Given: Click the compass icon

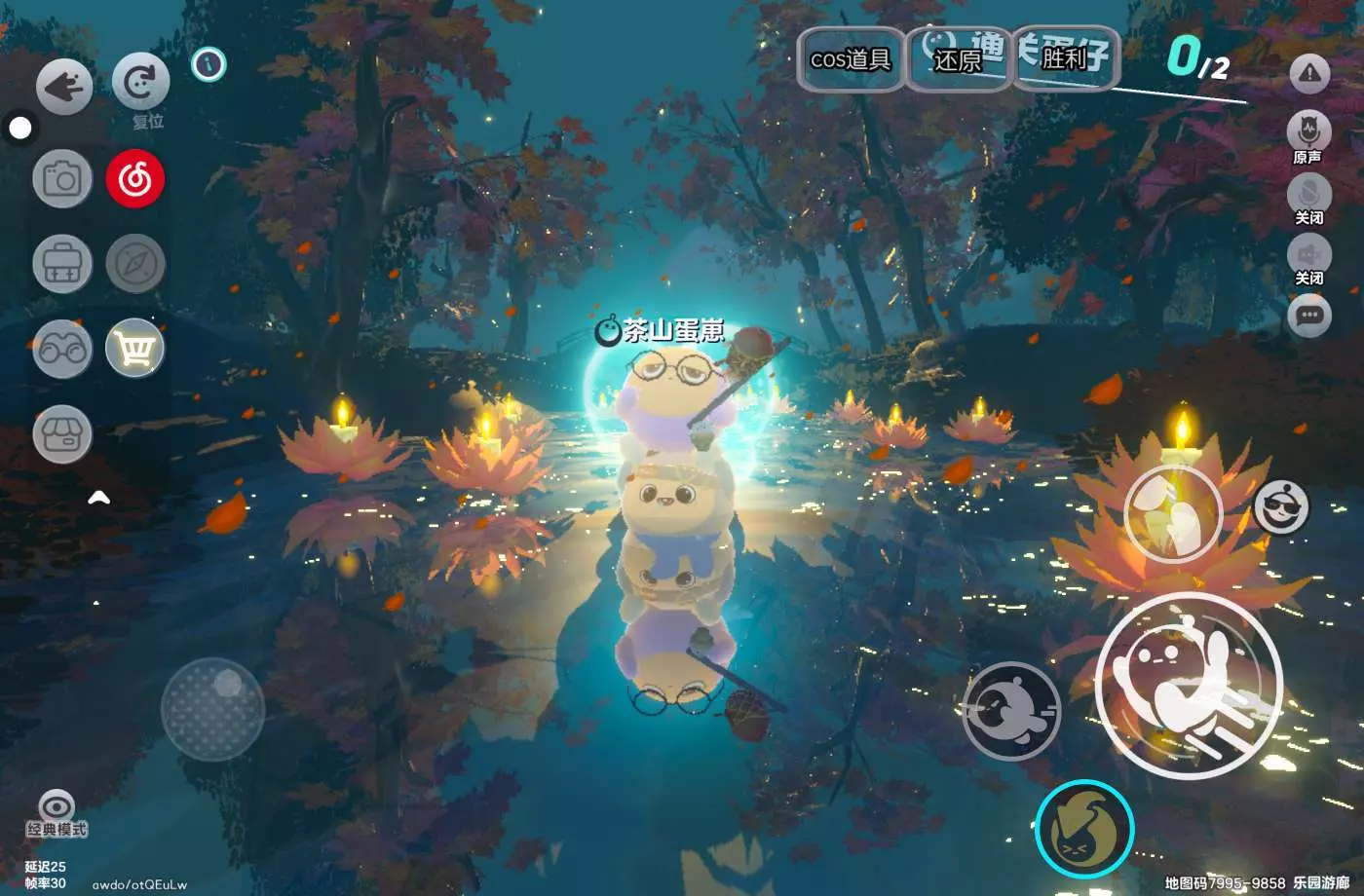Looking at the screenshot, I should click(135, 264).
